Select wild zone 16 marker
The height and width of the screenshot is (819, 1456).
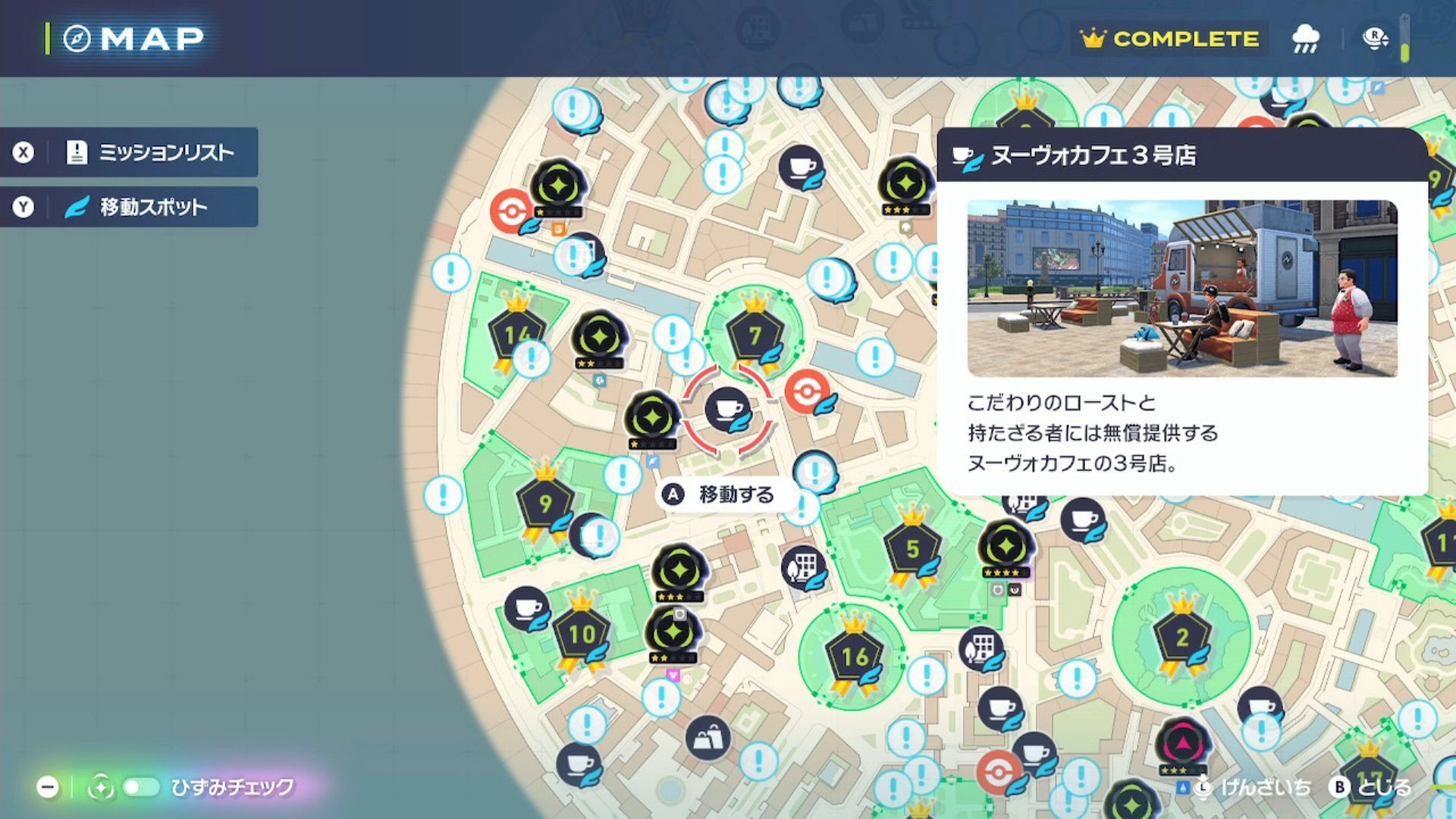(855, 657)
